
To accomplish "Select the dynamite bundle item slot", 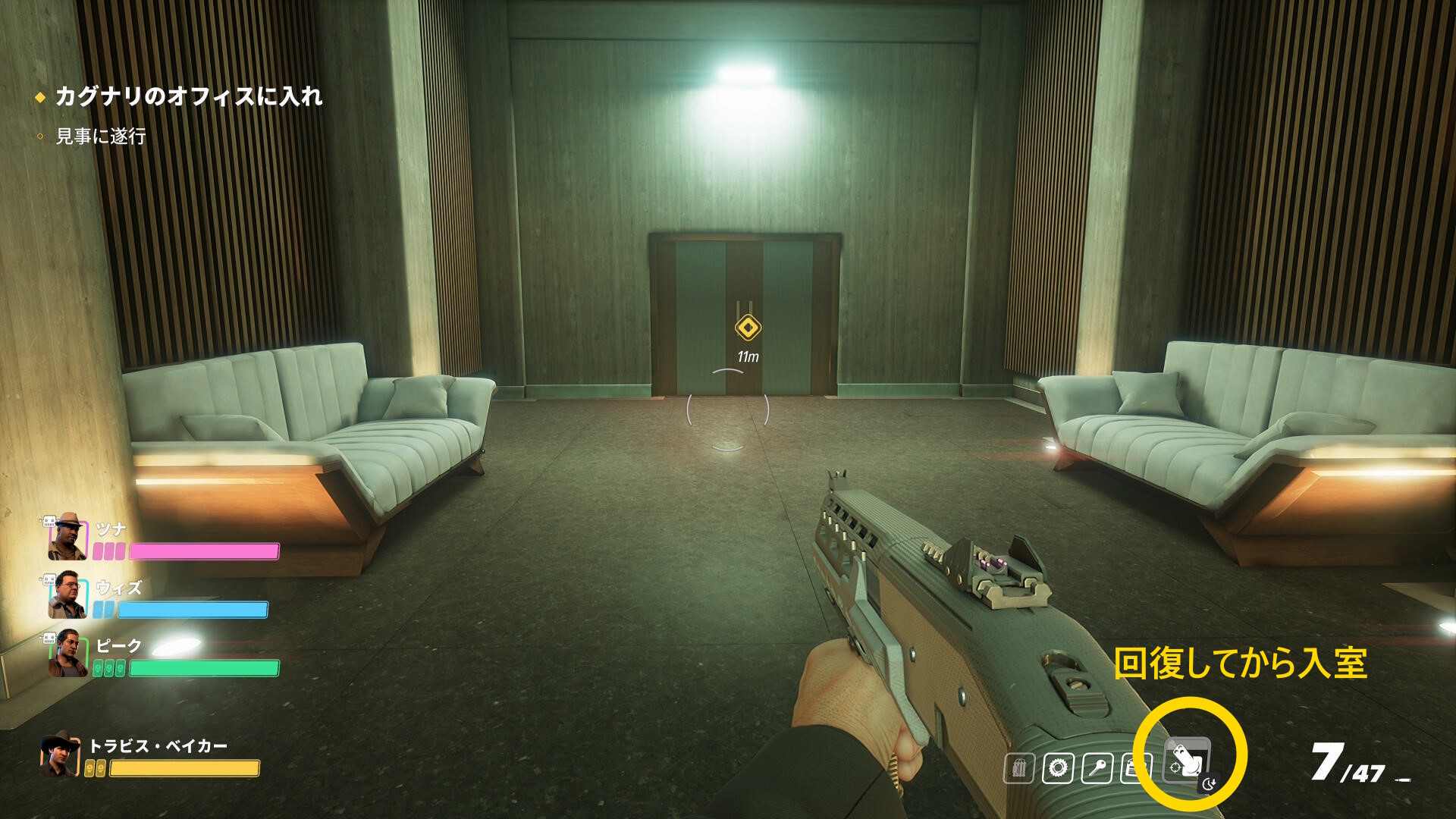I will pyautogui.click(x=1018, y=768).
